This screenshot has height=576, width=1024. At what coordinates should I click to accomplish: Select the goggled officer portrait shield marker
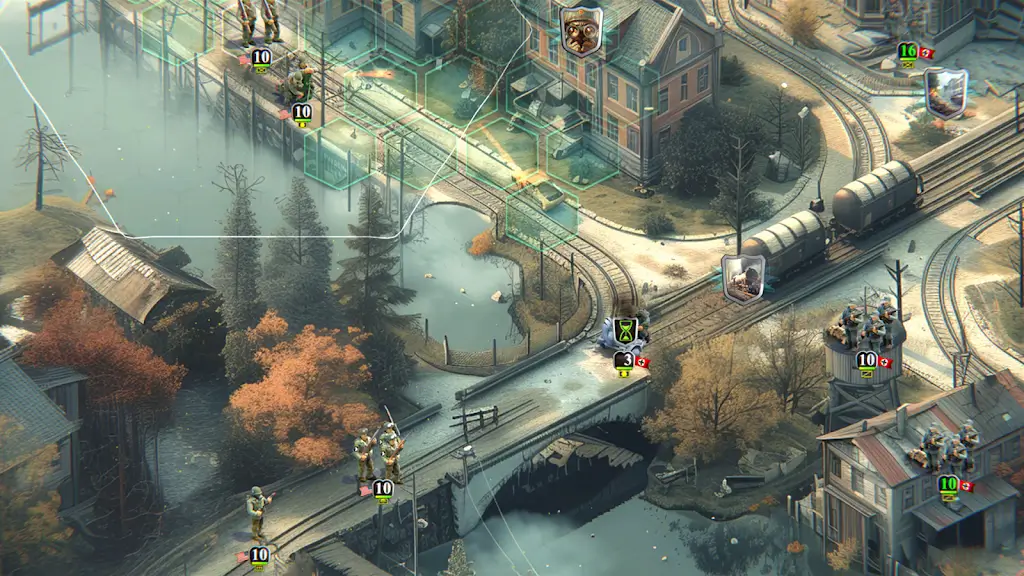pos(580,30)
